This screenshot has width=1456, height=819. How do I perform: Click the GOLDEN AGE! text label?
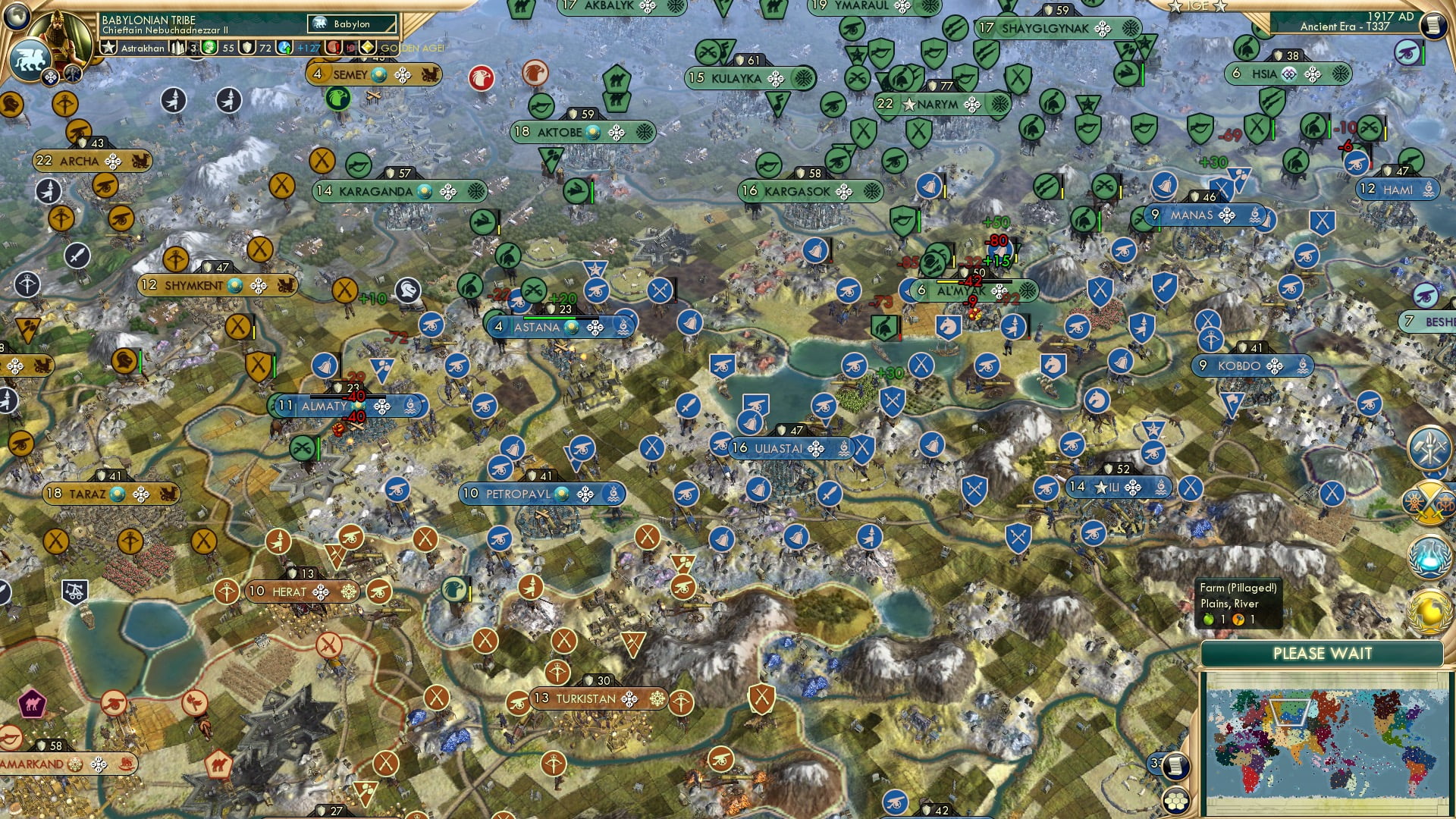[412, 48]
